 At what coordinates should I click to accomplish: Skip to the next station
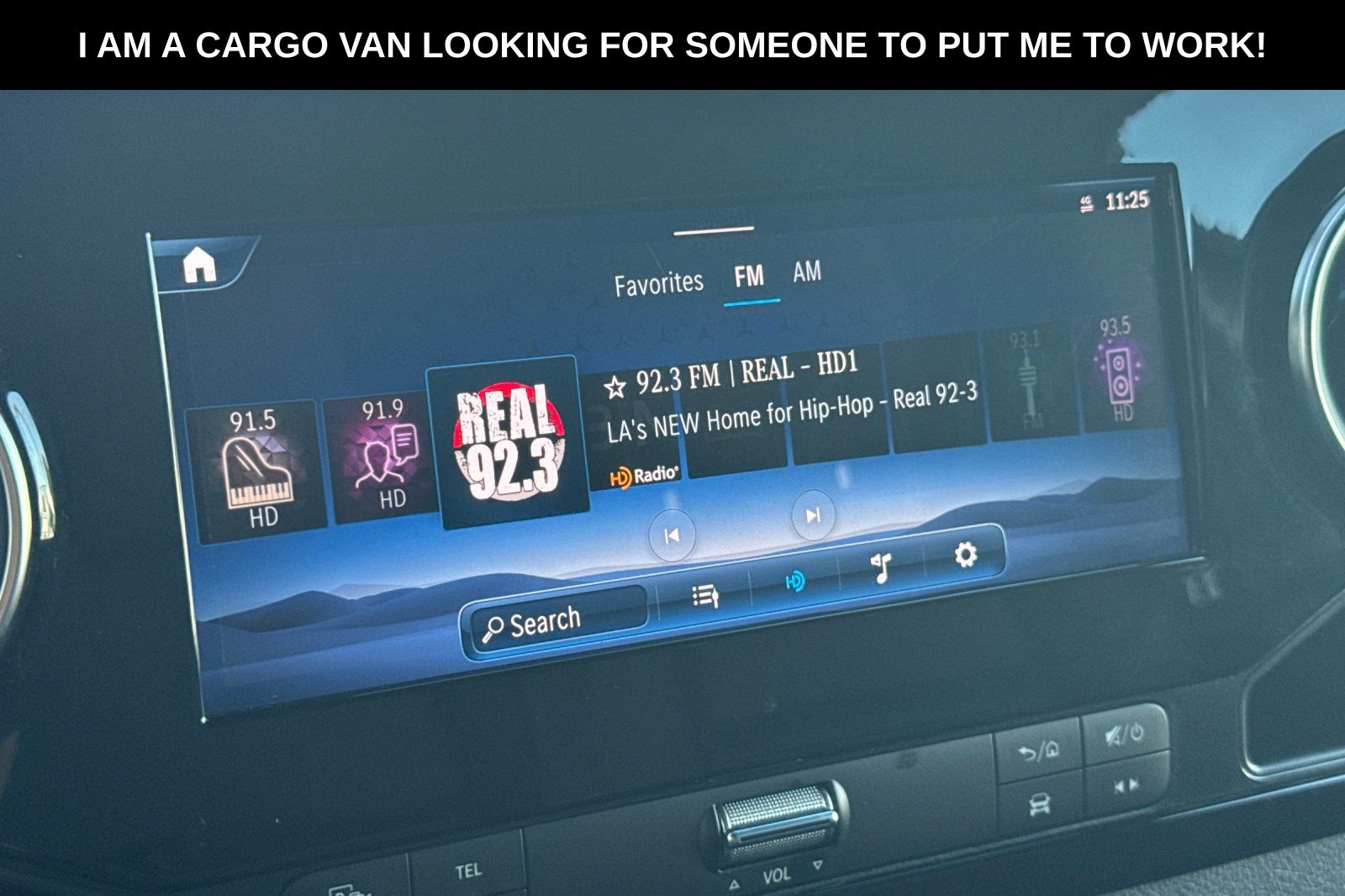pyautogui.click(x=813, y=515)
